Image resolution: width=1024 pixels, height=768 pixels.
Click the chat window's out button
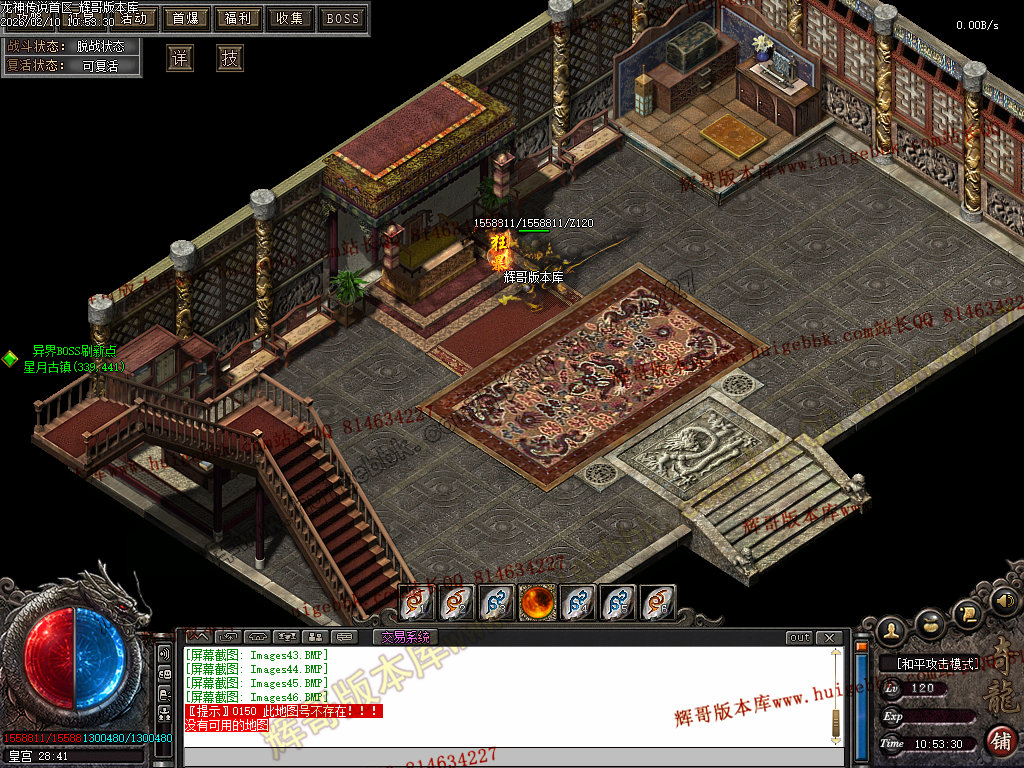[x=800, y=637]
